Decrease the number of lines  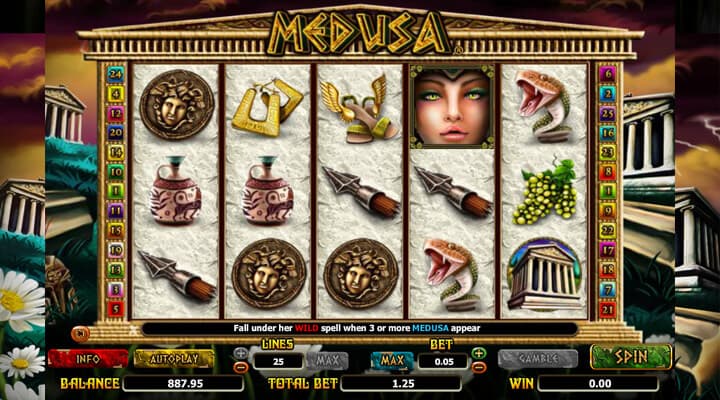(x=241, y=367)
